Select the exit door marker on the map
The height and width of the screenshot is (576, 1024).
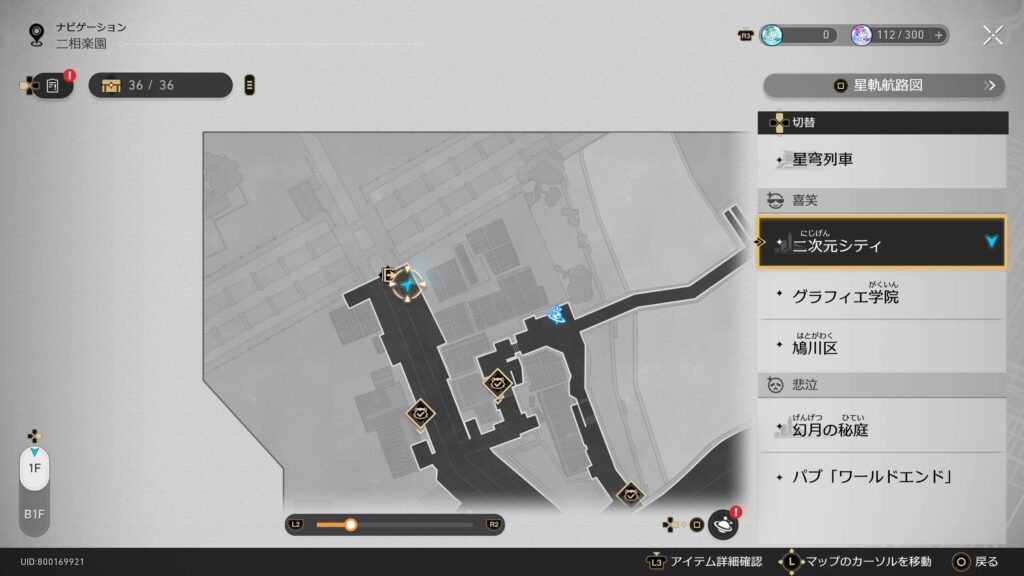[387, 275]
